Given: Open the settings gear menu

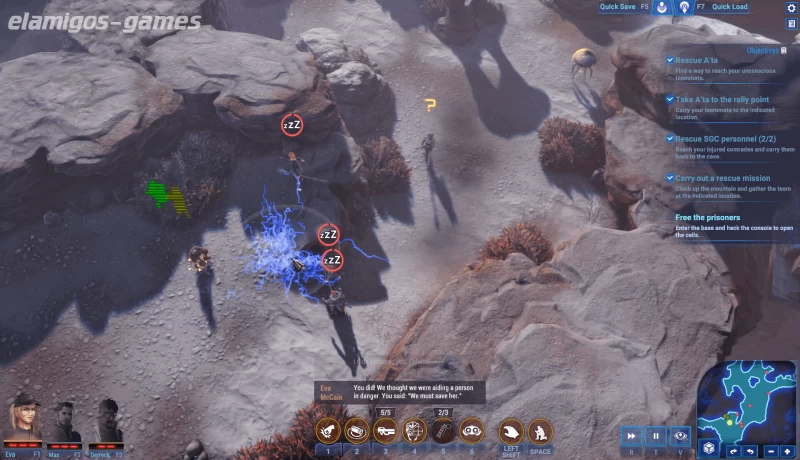Looking at the screenshot, I should click(791, 8).
